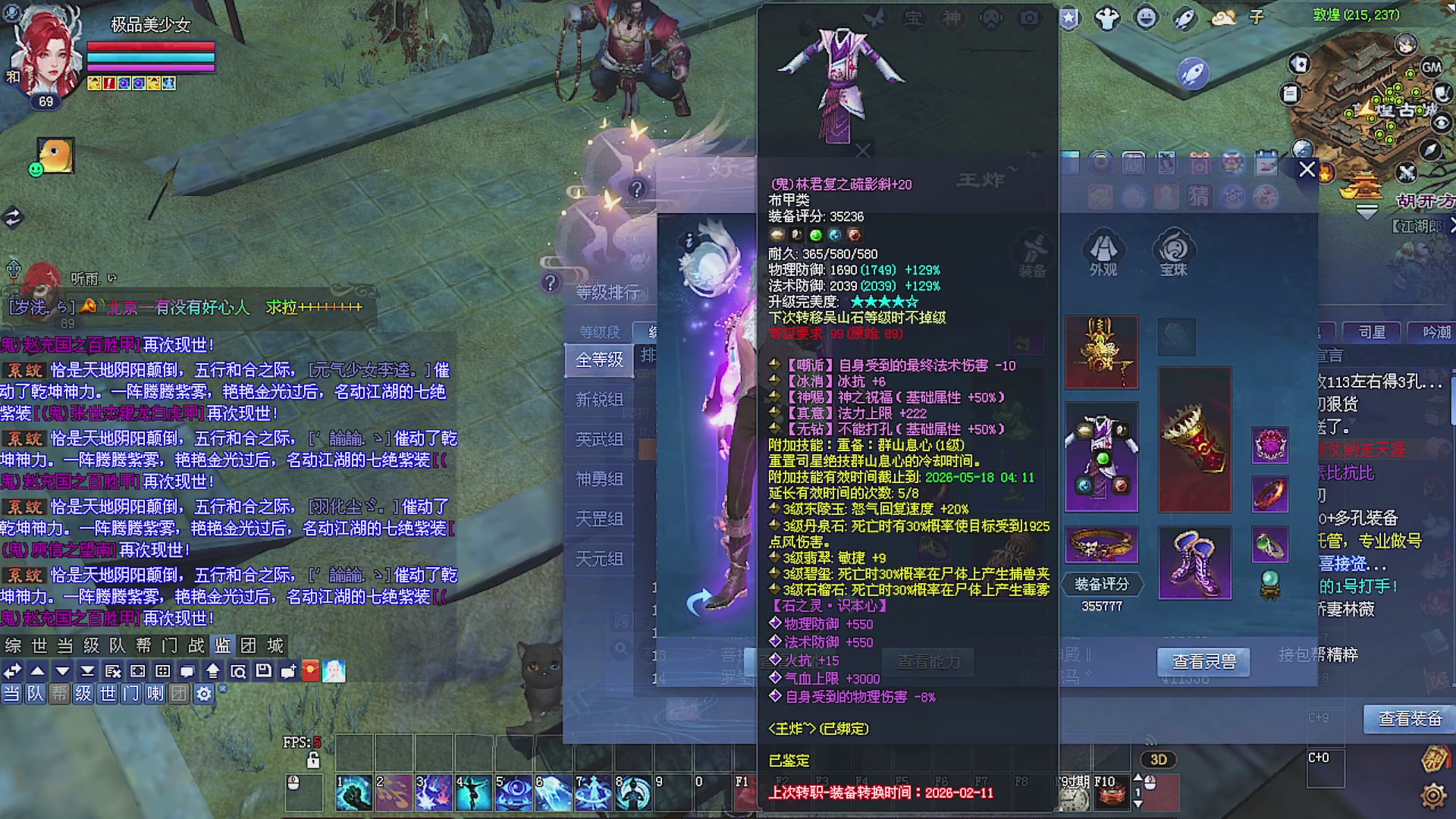Open the settings gear in the chat toolbar
Viewport: 1456px width, 819px height.
click(204, 694)
